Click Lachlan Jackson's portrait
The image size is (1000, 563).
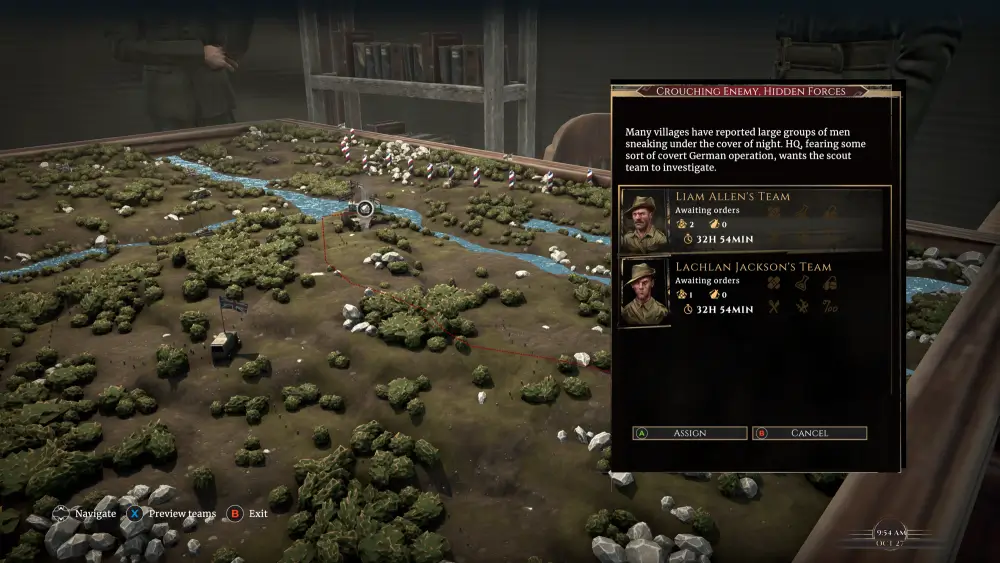pyautogui.click(x=644, y=291)
